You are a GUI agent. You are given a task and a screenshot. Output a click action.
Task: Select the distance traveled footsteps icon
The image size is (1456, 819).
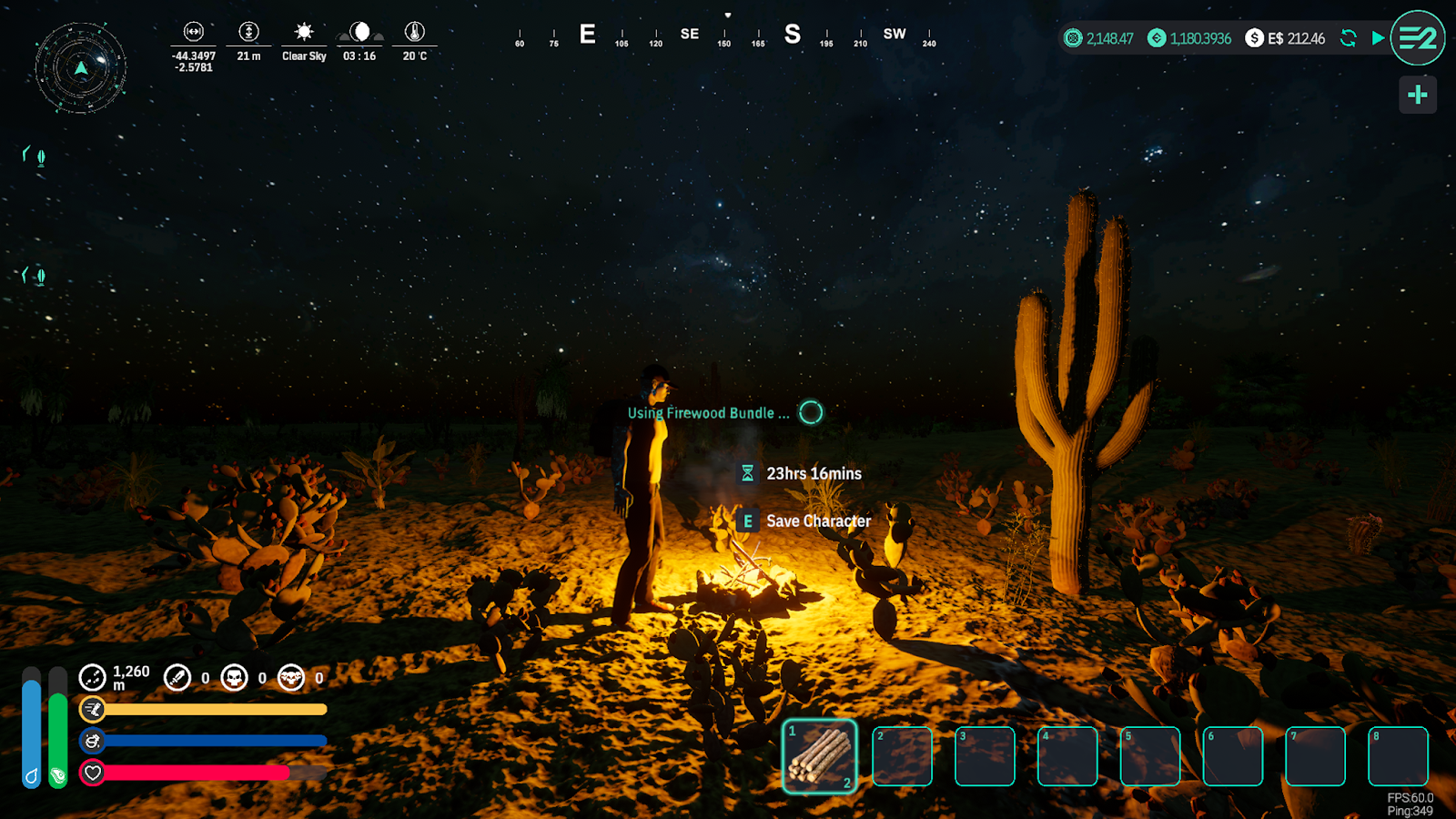point(93,677)
